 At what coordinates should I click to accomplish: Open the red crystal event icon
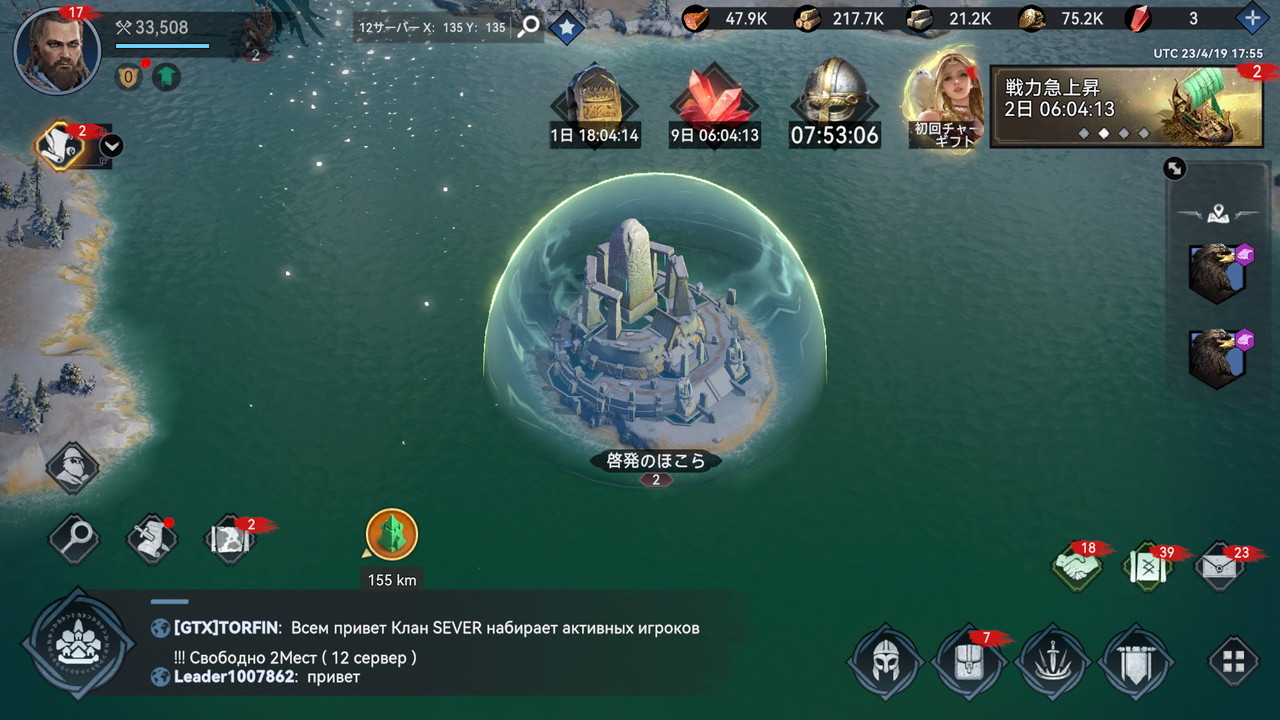714,104
